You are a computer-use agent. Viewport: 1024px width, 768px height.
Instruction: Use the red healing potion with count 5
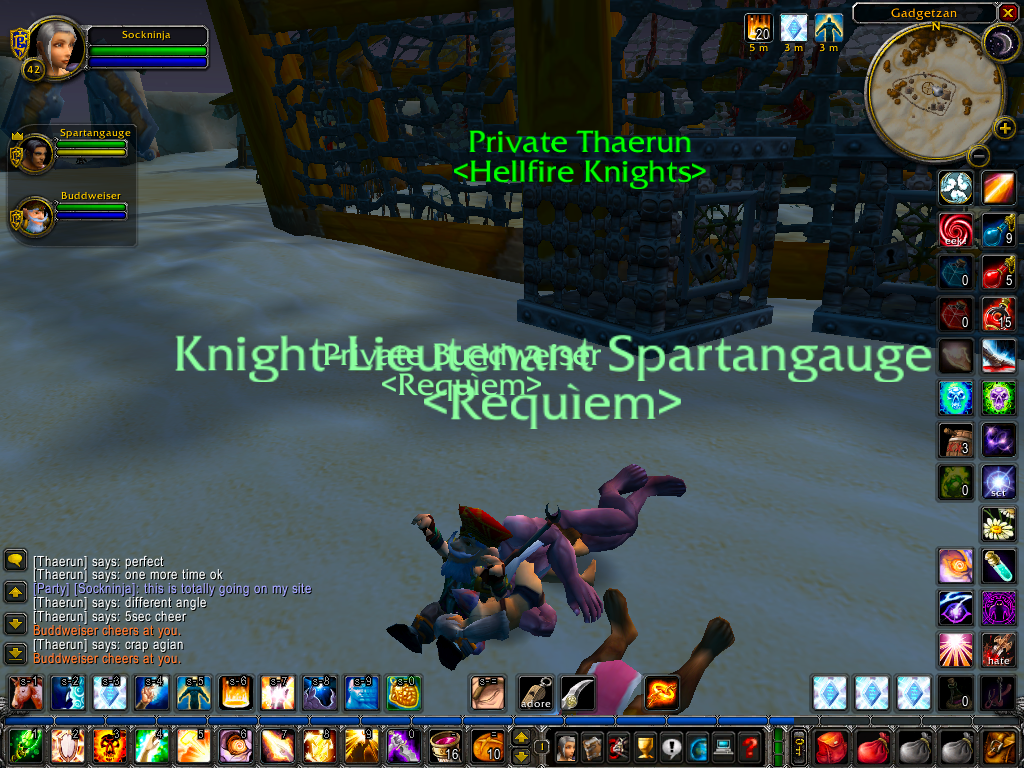click(x=998, y=272)
